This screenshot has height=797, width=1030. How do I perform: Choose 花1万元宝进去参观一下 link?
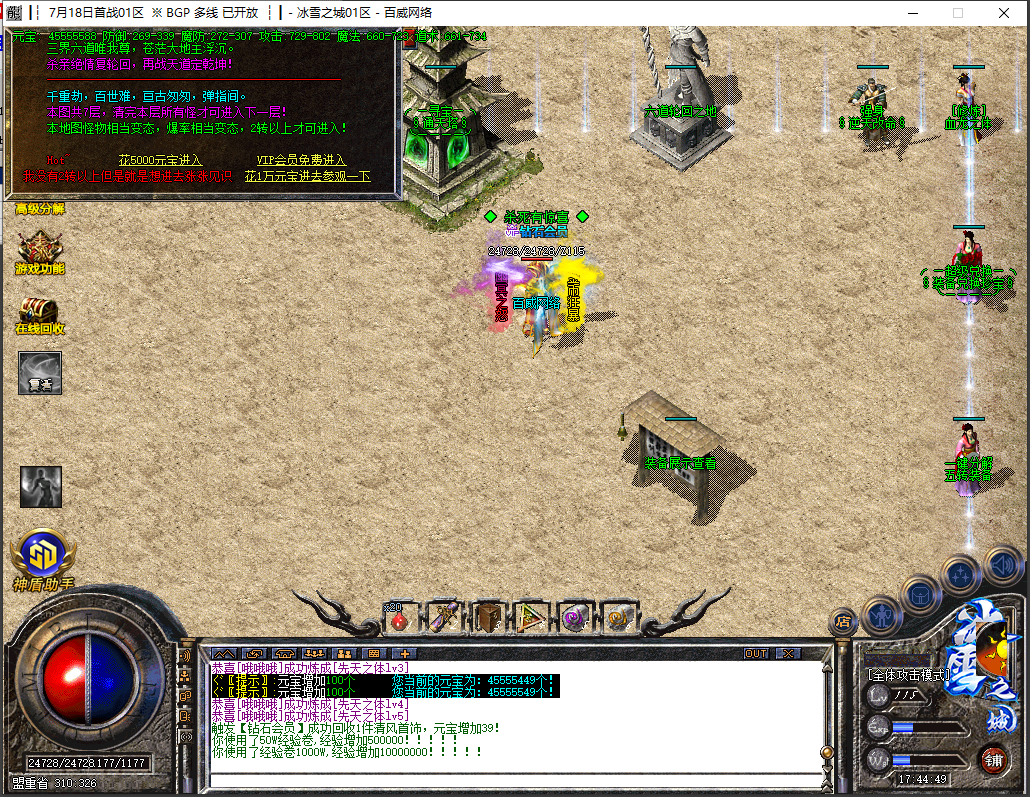coord(307,176)
